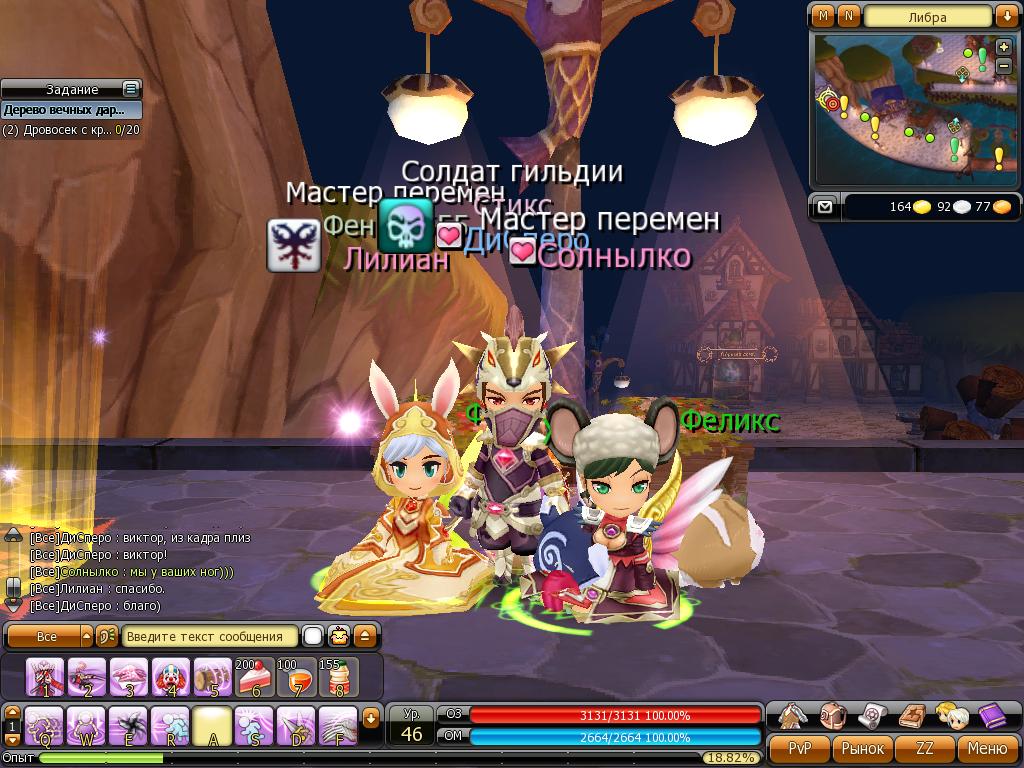Activate the clown skill in slot 4
1024x768 pixels.
tap(171, 677)
